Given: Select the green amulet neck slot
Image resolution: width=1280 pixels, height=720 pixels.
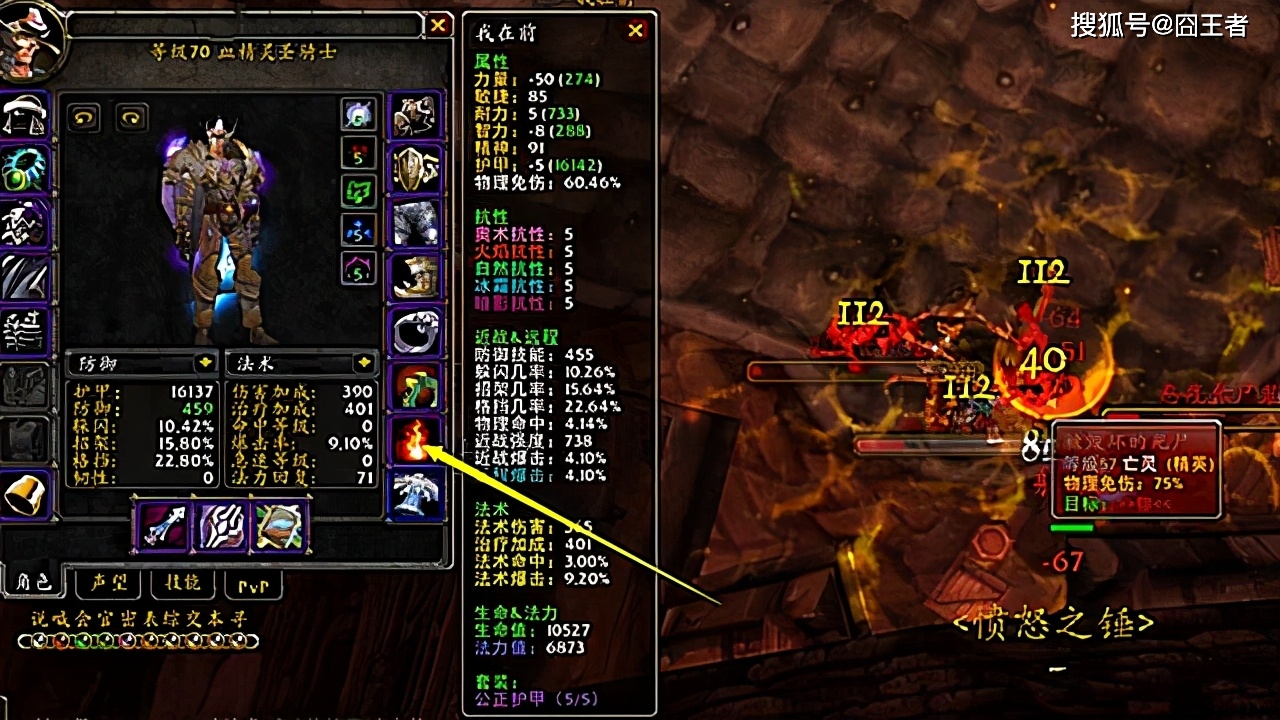Looking at the screenshot, I should click(x=25, y=170).
